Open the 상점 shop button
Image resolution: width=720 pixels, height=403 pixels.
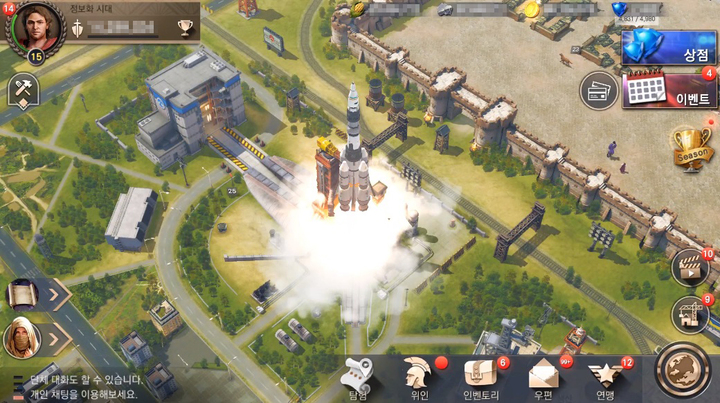pos(668,48)
